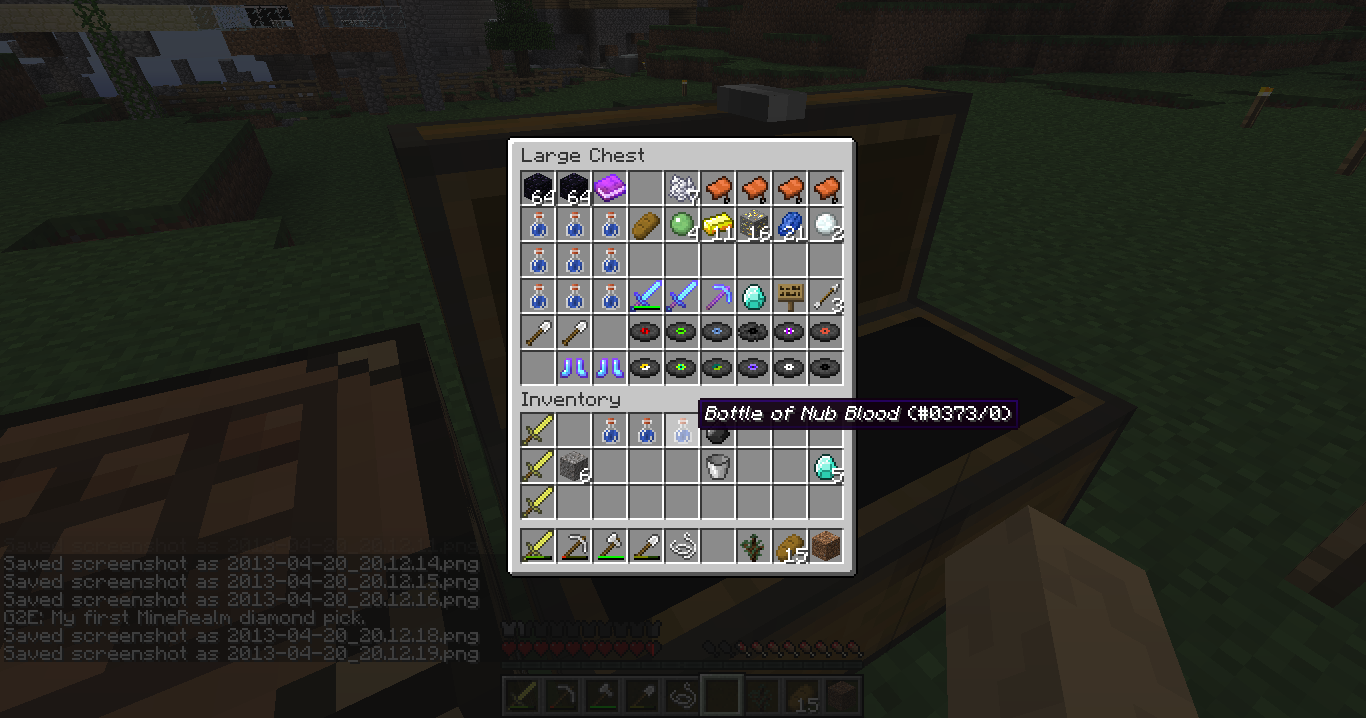Select the gray stone block stack of 6
Image resolution: width=1366 pixels, height=718 pixels.
(x=574, y=466)
